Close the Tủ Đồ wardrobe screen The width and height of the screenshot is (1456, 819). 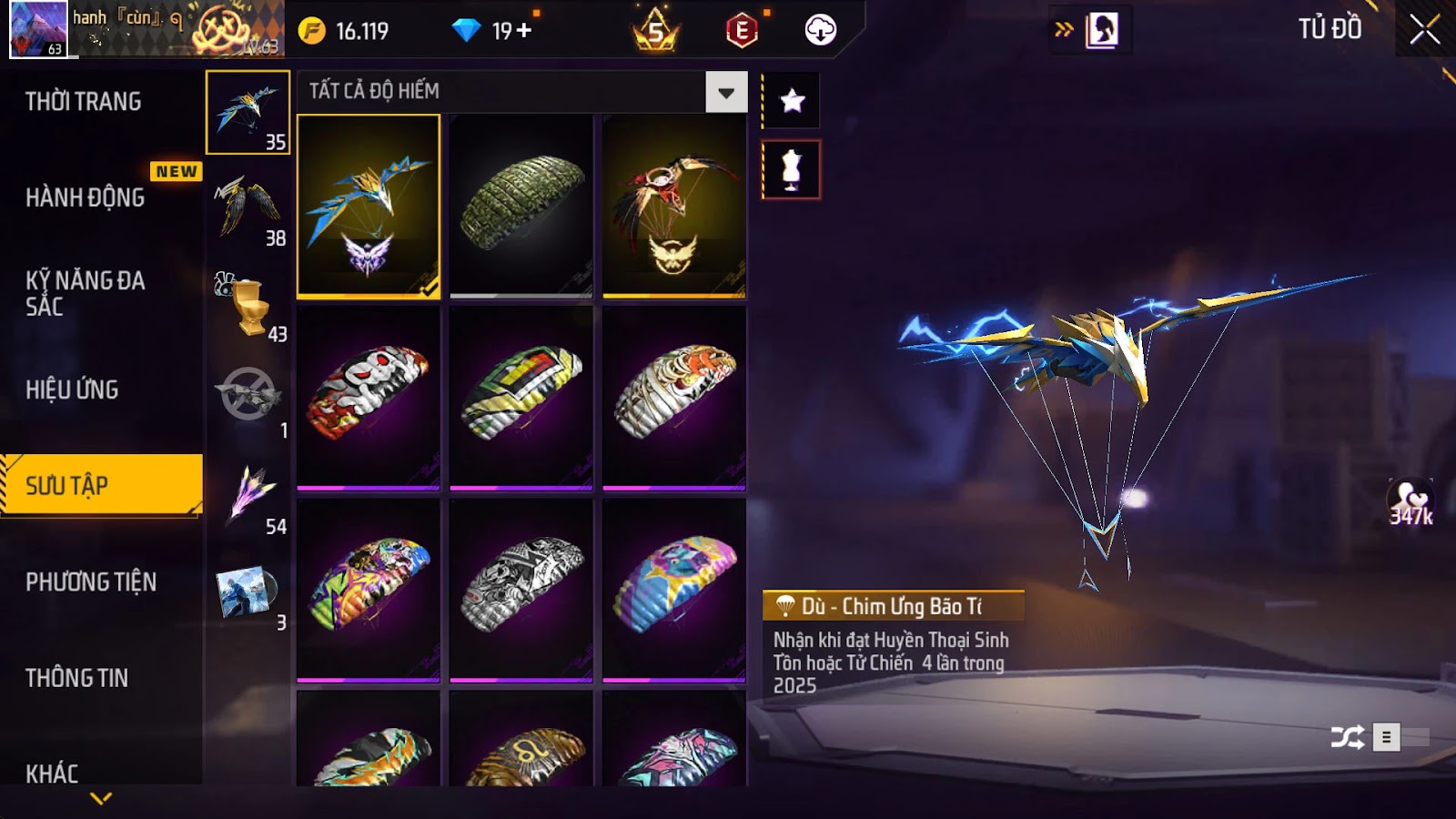(1424, 30)
